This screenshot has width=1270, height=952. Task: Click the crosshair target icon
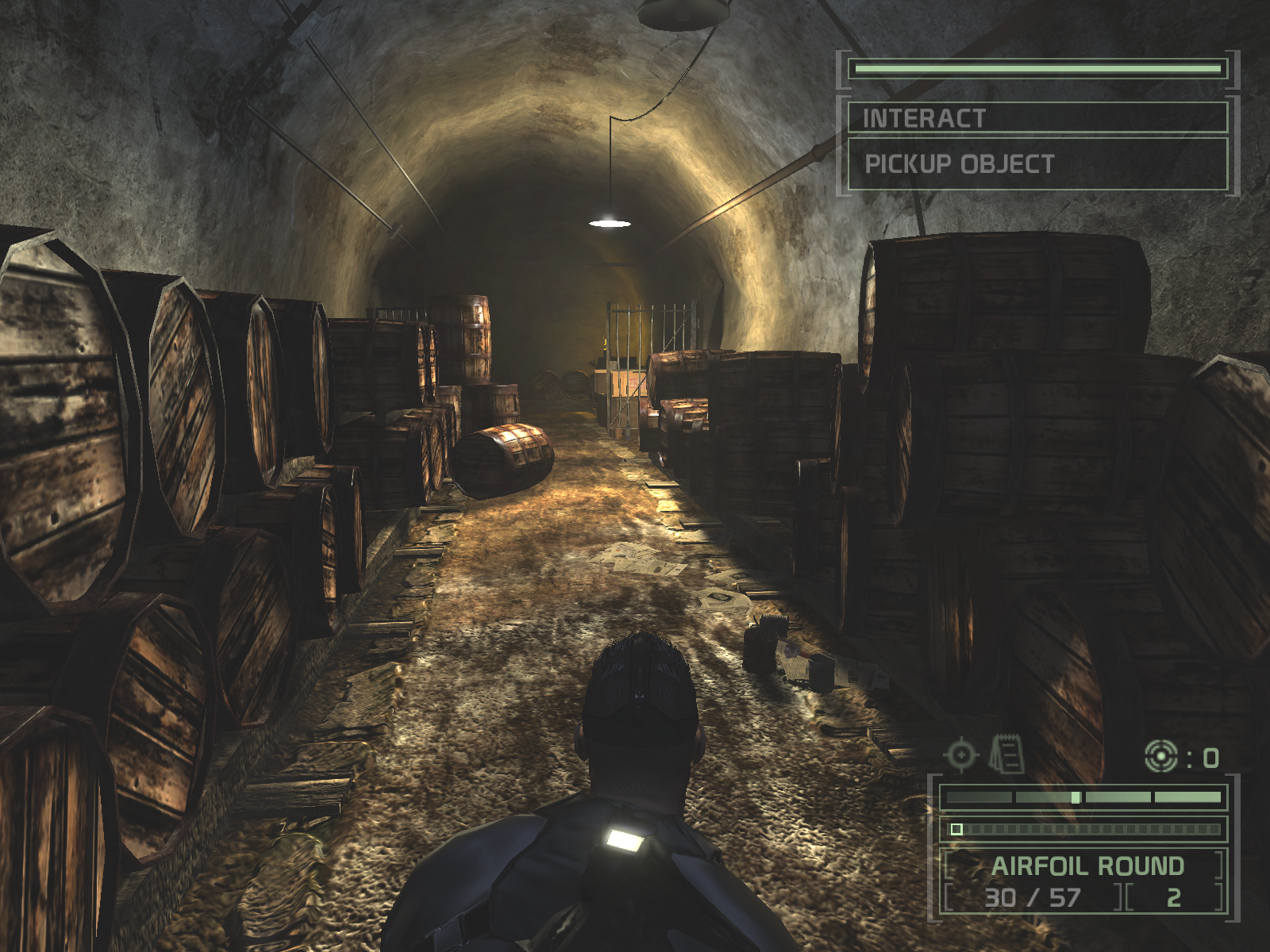click(960, 754)
